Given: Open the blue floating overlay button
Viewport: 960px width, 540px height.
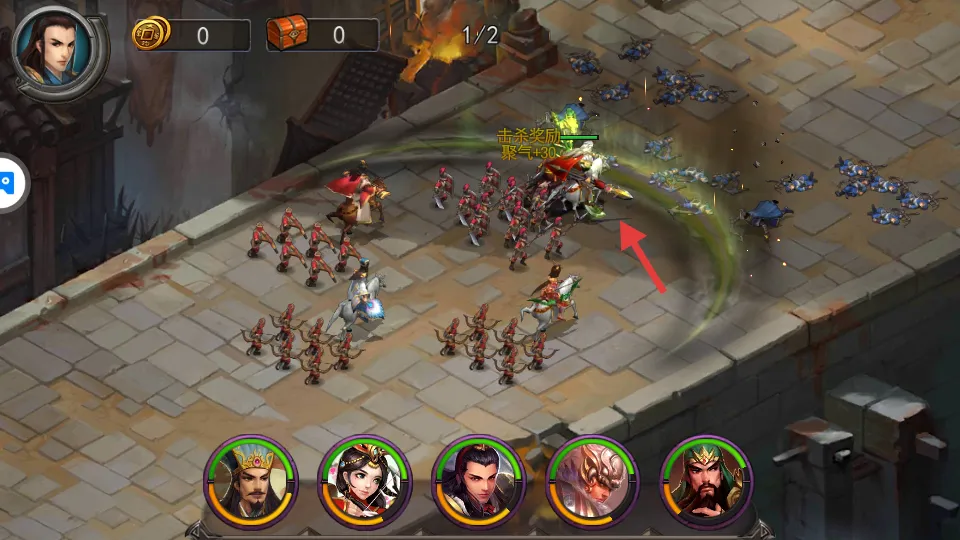Looking at the screenshot, I should (x=8, y=183).
